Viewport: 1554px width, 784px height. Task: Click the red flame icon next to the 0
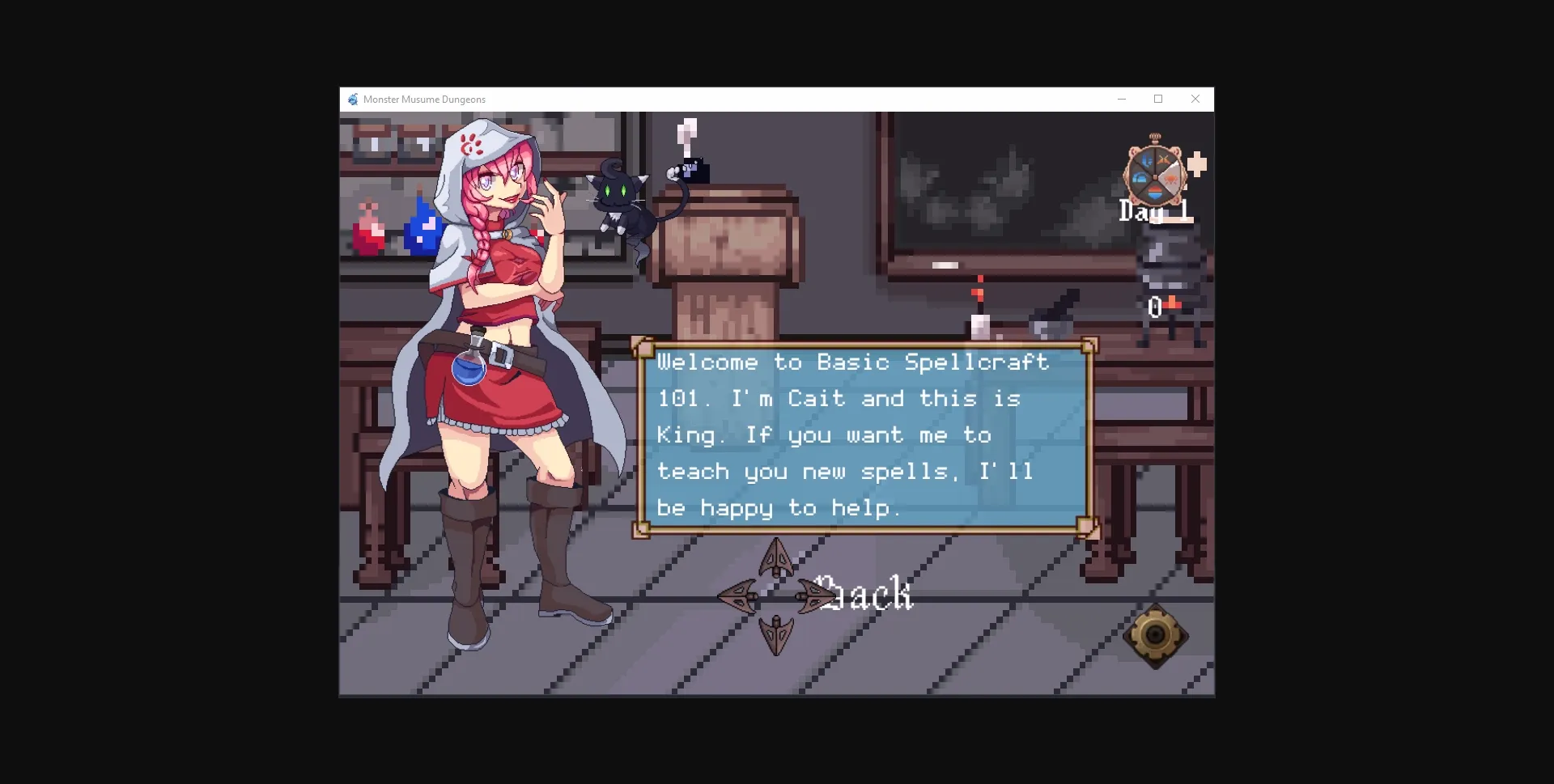click(x=1174, y=302)
